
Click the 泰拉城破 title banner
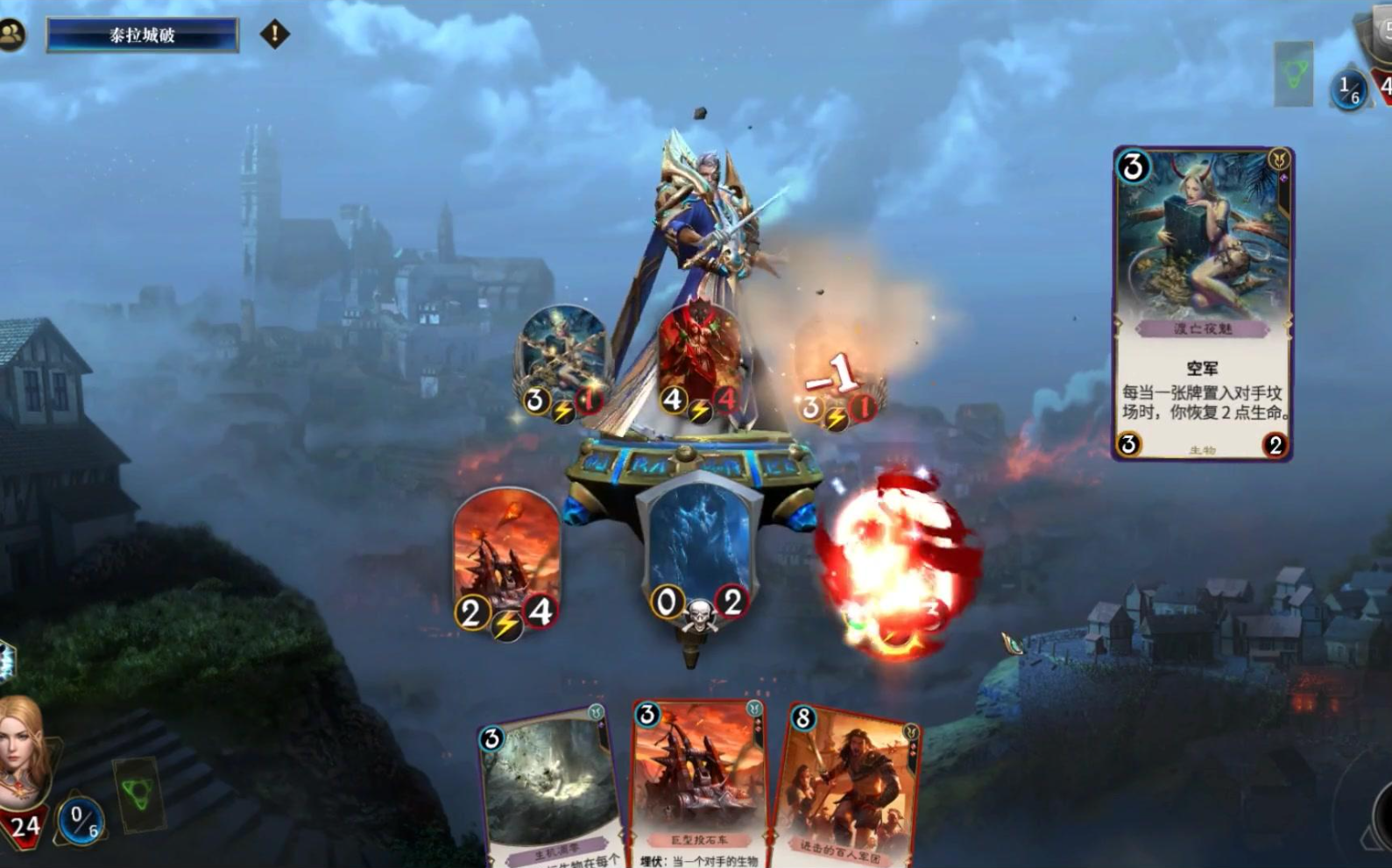tap(142, 35)
